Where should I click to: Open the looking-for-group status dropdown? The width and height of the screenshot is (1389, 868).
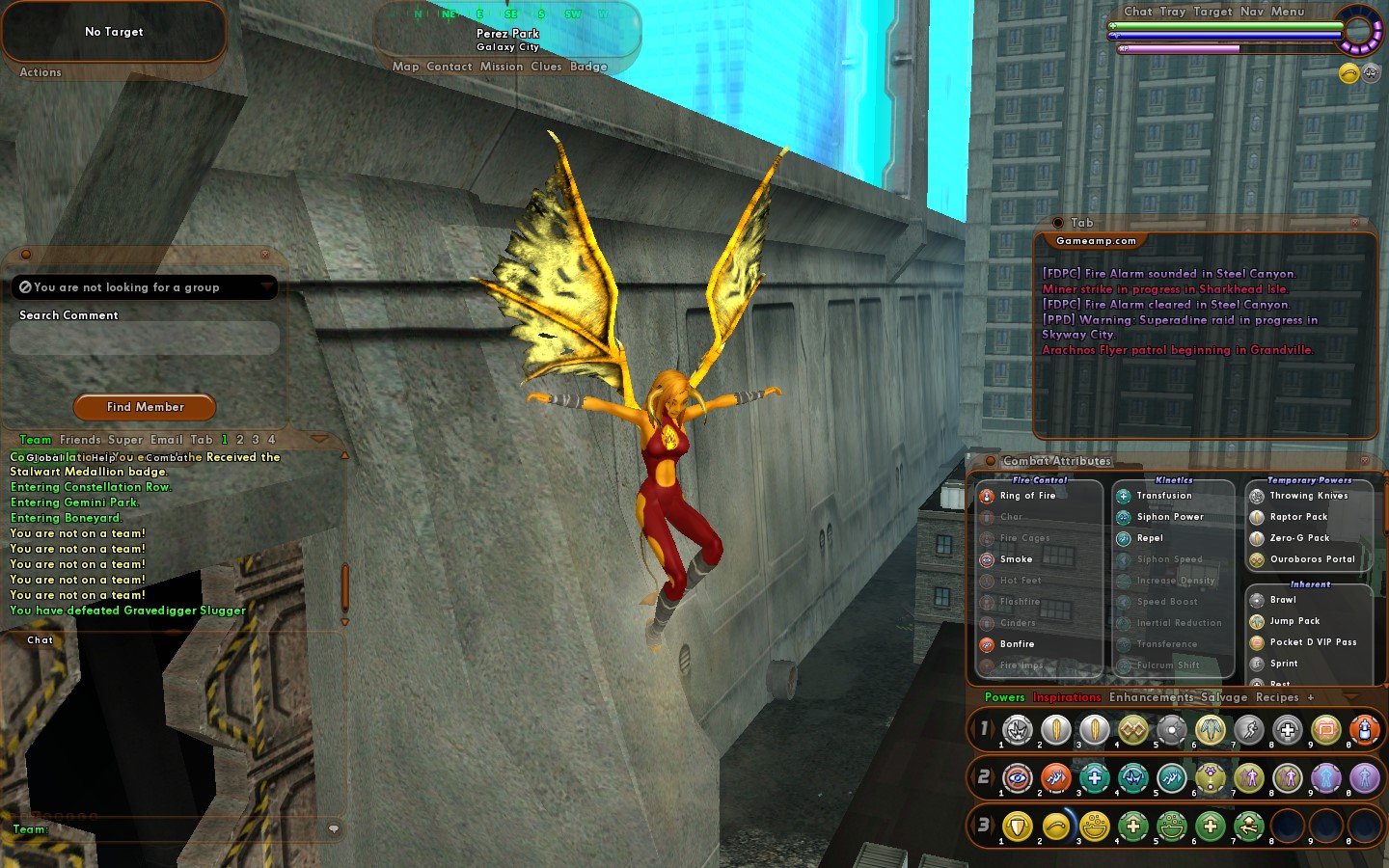[x=145, y=287]
